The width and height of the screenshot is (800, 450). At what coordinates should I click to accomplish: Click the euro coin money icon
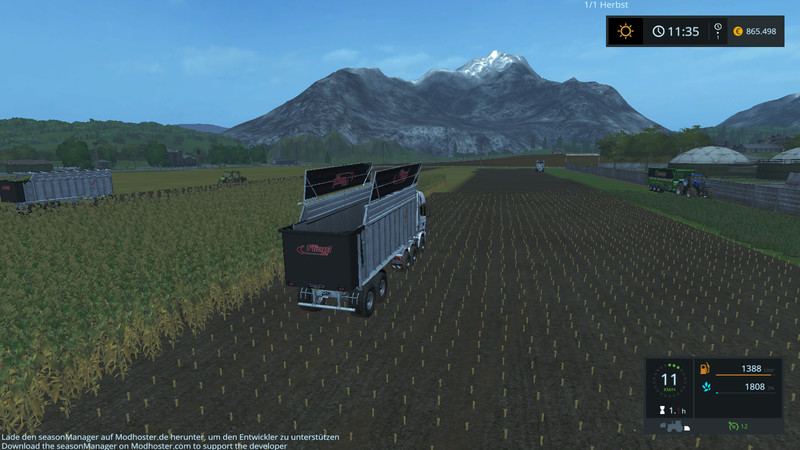(x=740, y=31)
